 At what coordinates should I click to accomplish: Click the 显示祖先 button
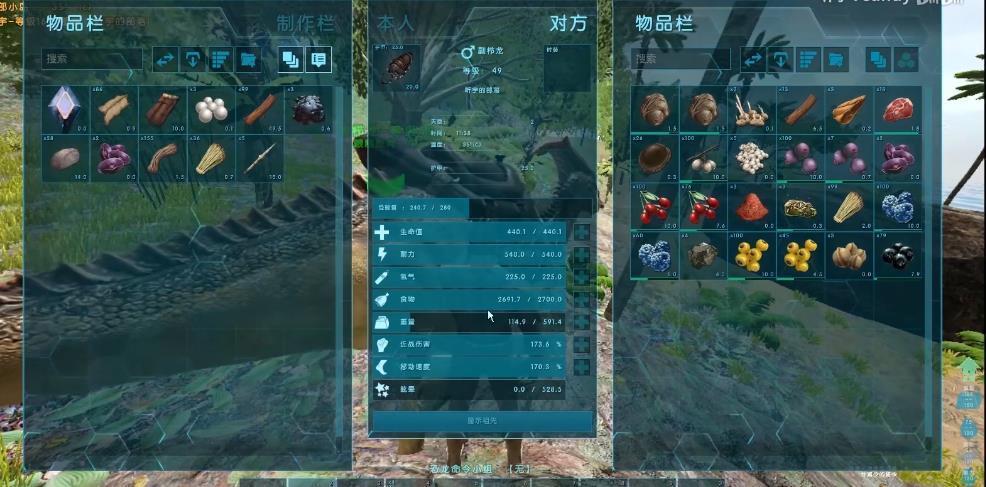(x=482, y=420)
